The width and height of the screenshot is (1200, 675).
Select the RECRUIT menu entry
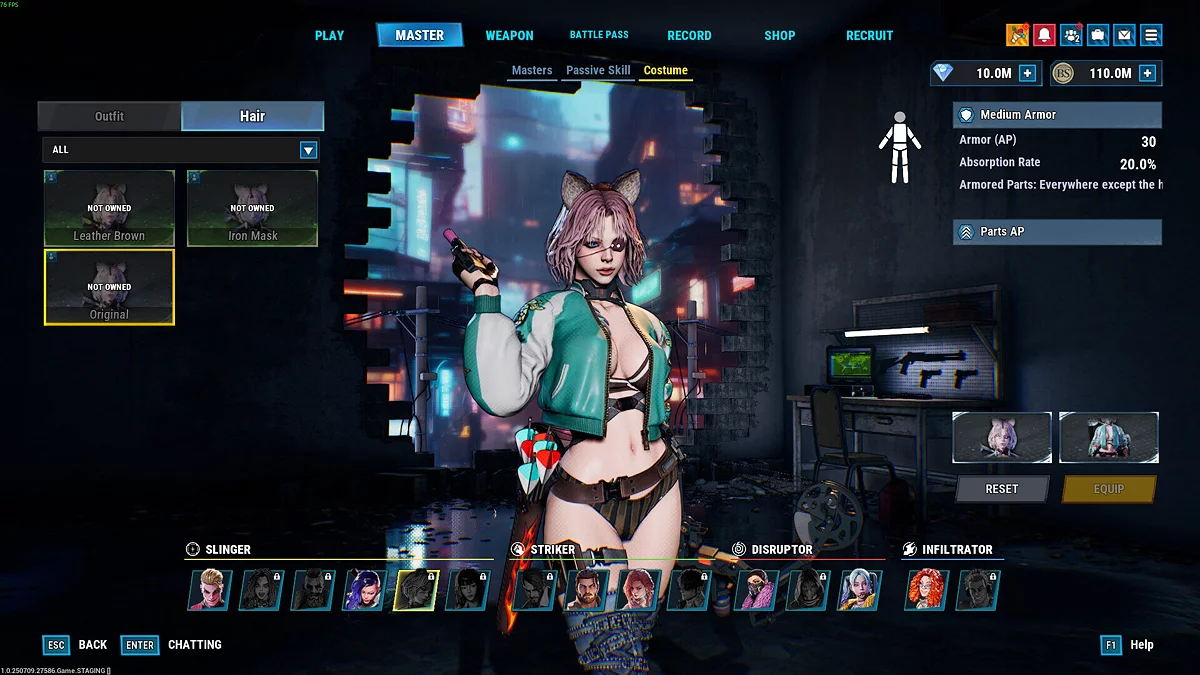coord(869,35)
